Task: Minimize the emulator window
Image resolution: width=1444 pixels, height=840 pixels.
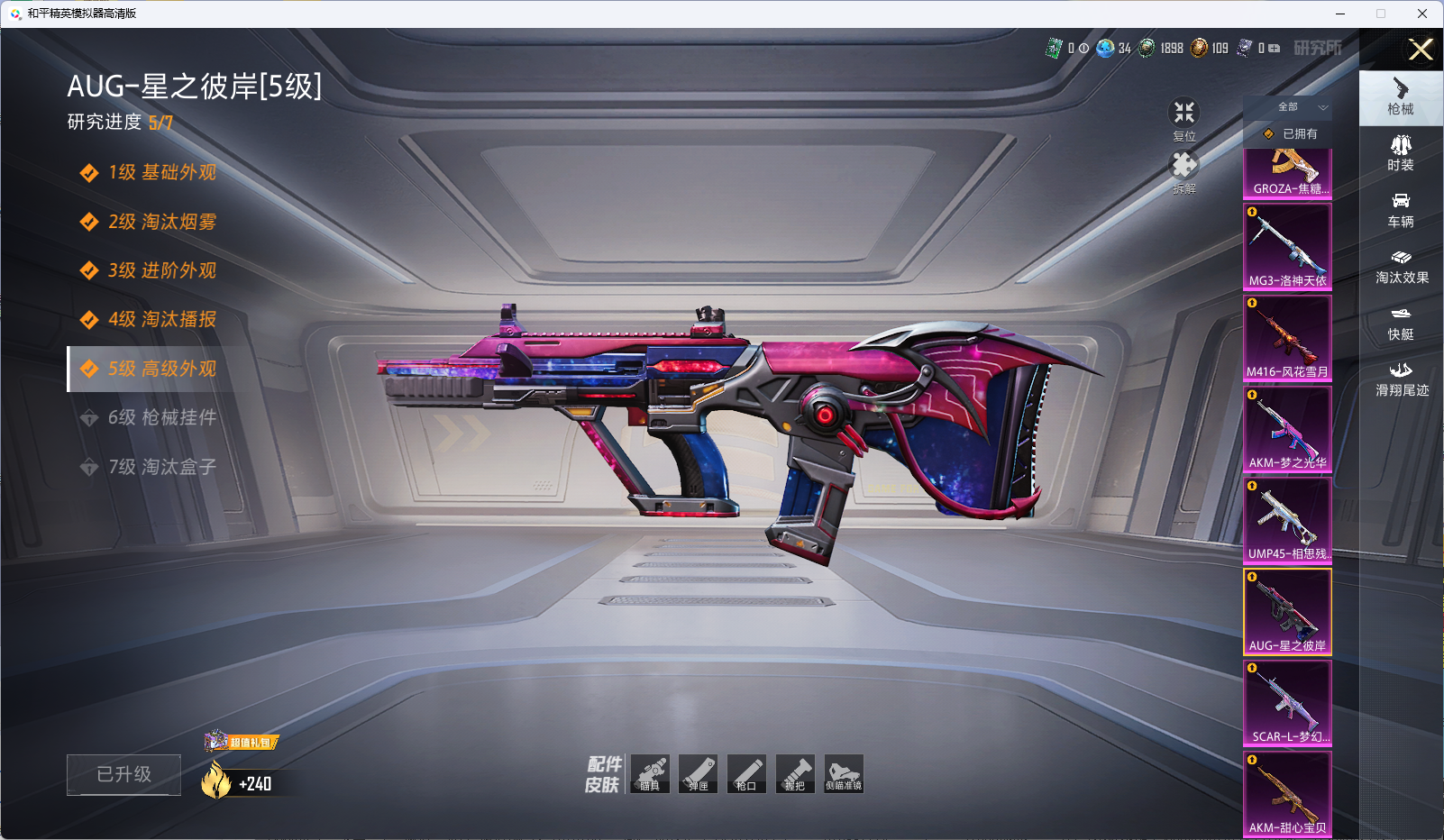Action: (1340, 14)
